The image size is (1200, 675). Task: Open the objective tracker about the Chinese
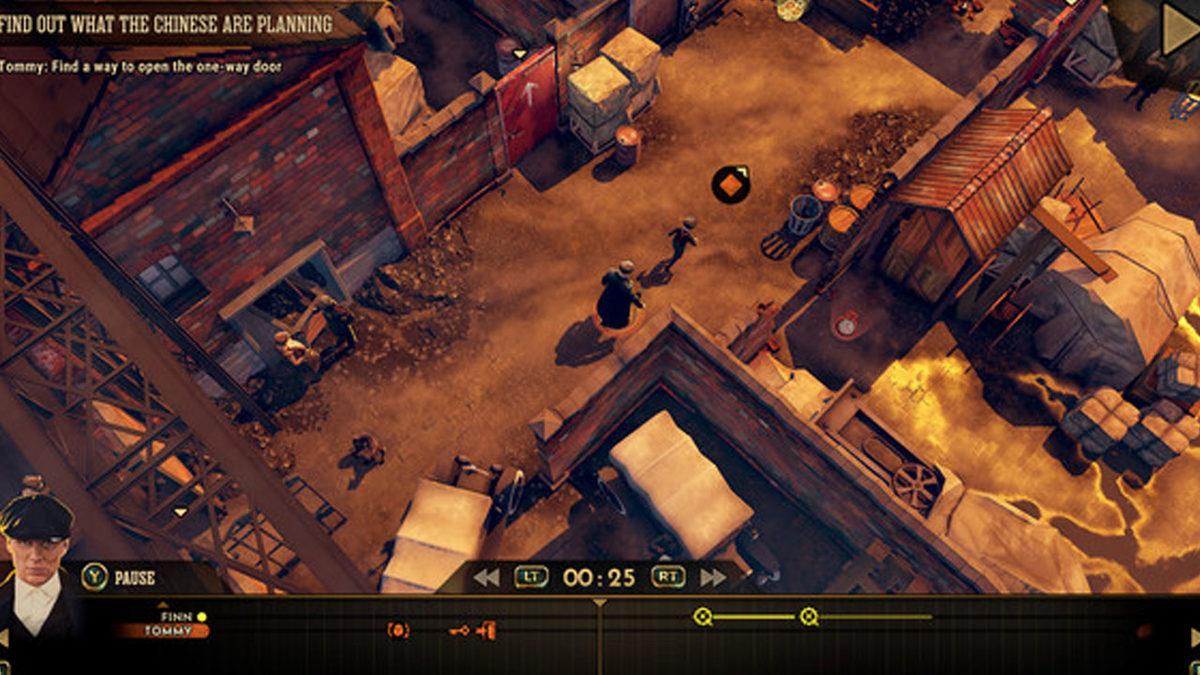pyautogui.click(x=166, y=24)
